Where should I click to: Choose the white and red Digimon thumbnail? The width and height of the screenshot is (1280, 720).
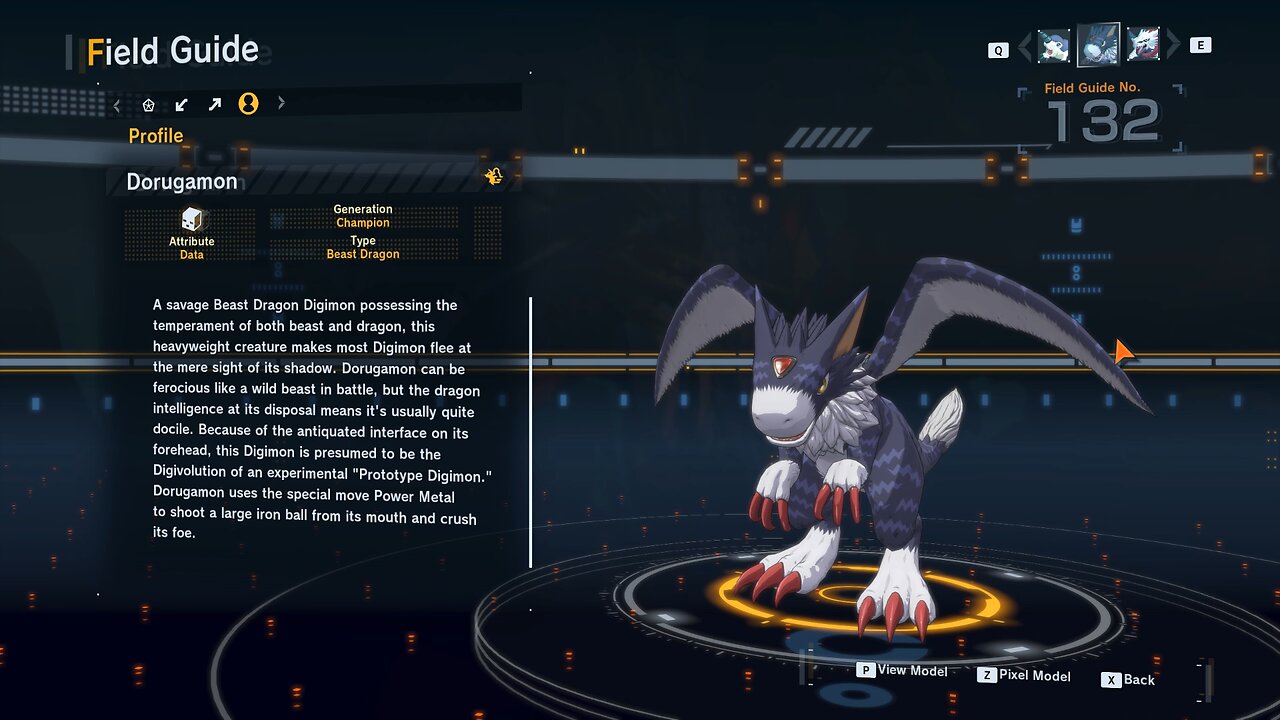[1143, 45]
